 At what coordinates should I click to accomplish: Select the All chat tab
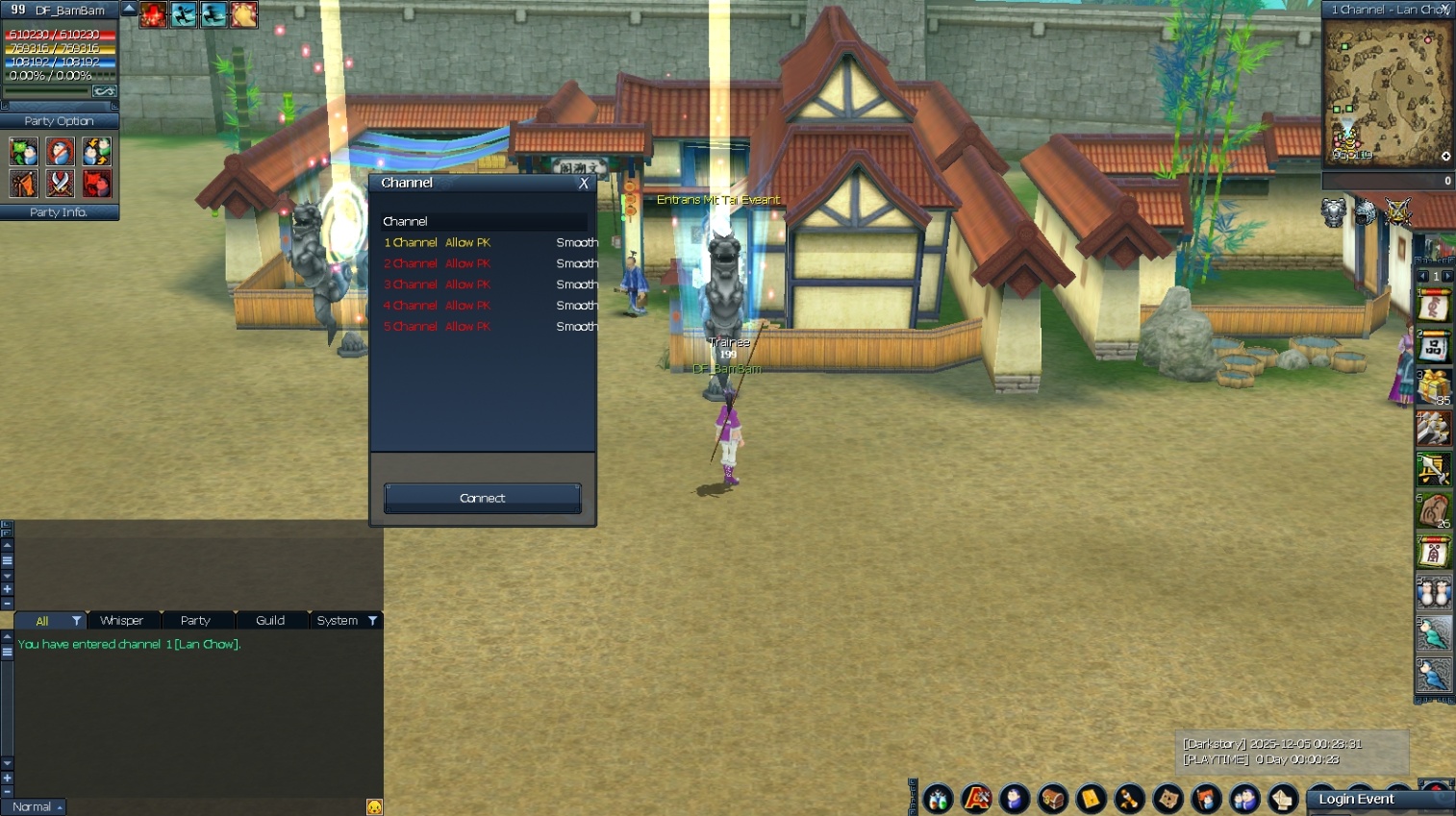pos(42,621)
